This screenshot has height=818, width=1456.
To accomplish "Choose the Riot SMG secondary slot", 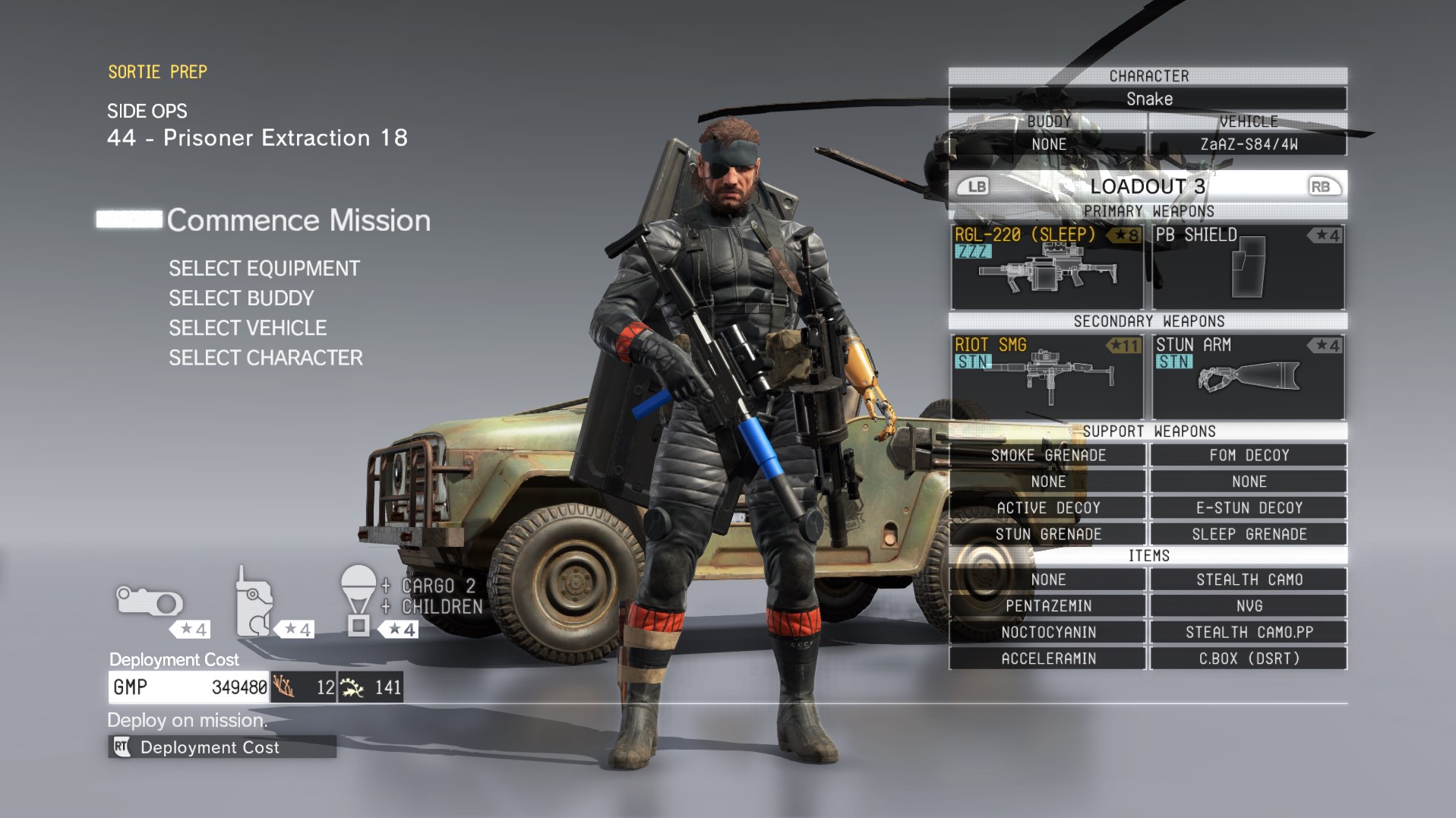I will 1047,377.
